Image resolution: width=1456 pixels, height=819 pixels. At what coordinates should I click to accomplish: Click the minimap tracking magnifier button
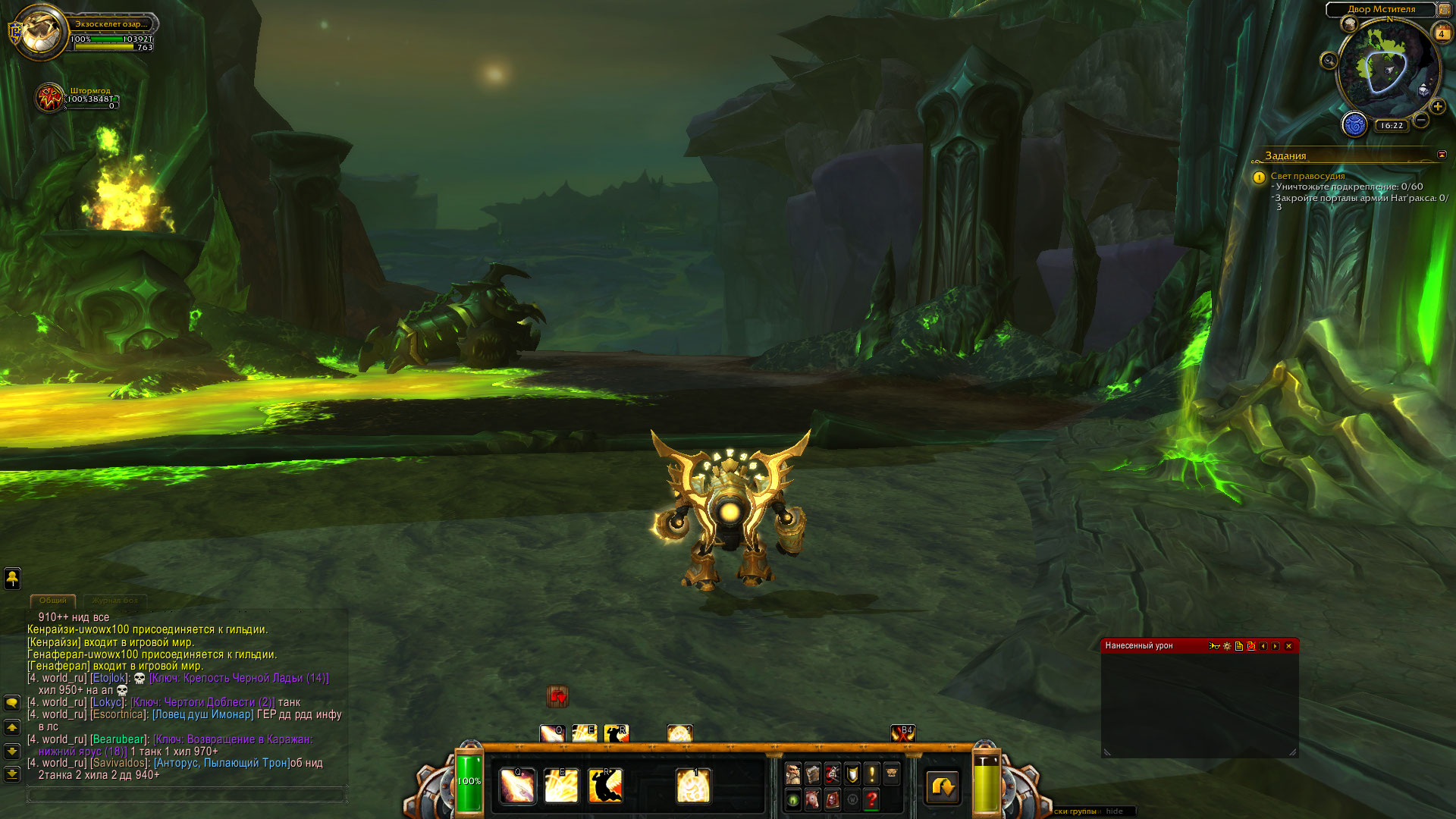click(1329, 61)
